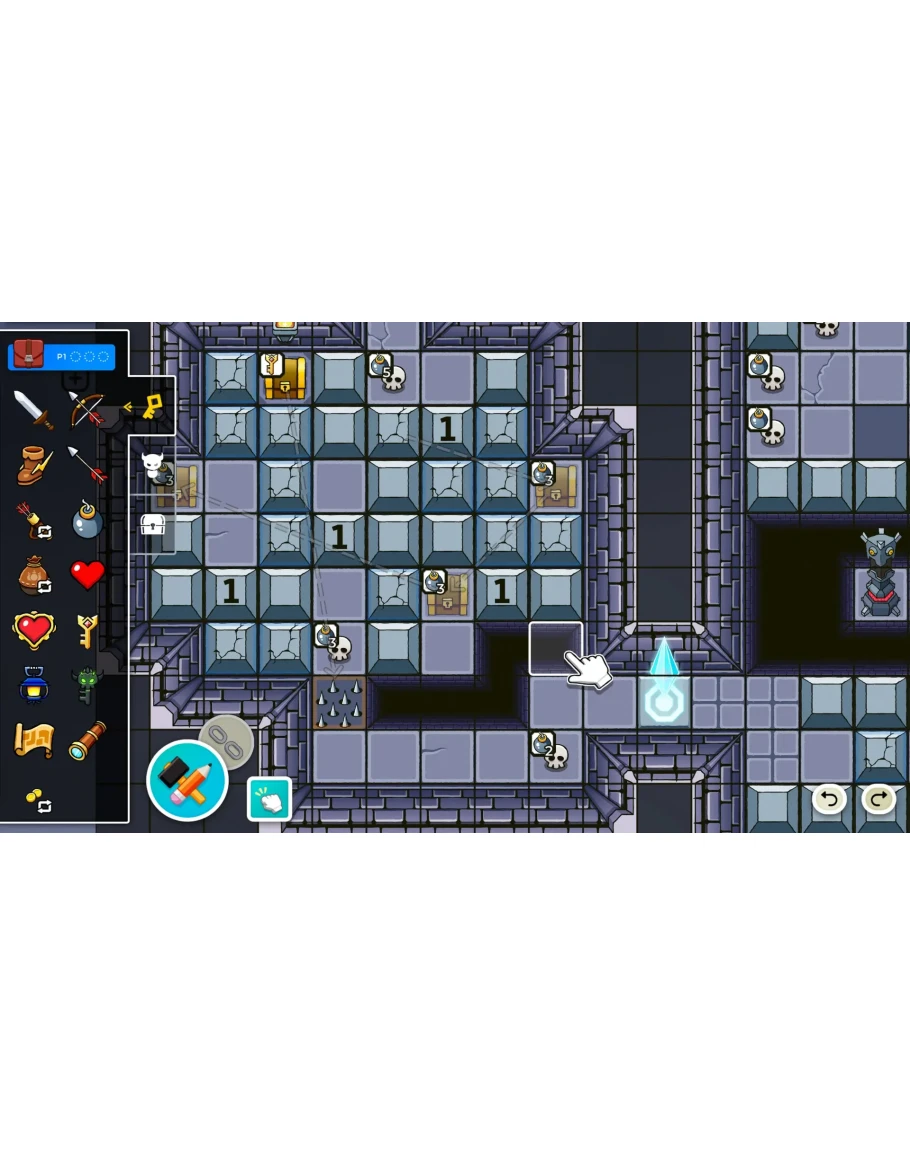The width and height of the screenshot is (910, 1155).
Task: Choose the gold coins refill item
Action: pos(37,800)
